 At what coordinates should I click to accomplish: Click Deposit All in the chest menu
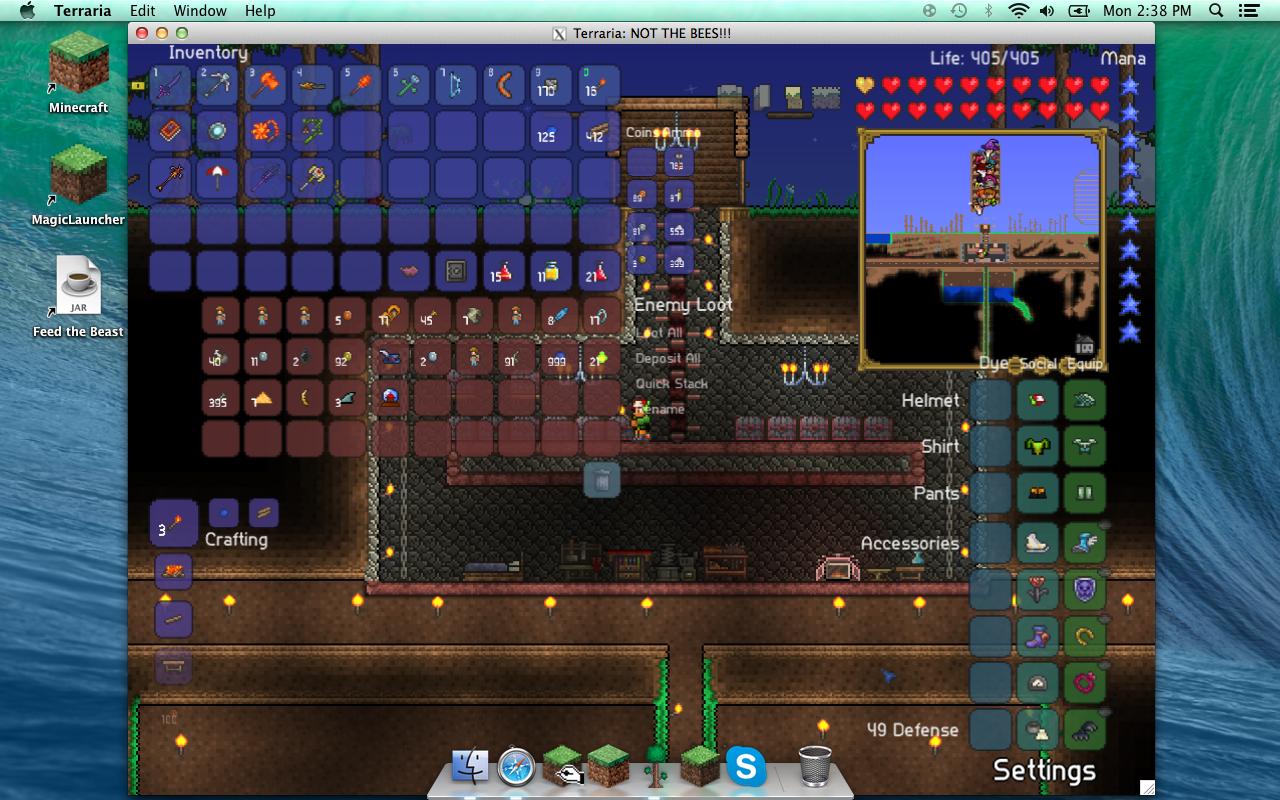tap(669, 357)
